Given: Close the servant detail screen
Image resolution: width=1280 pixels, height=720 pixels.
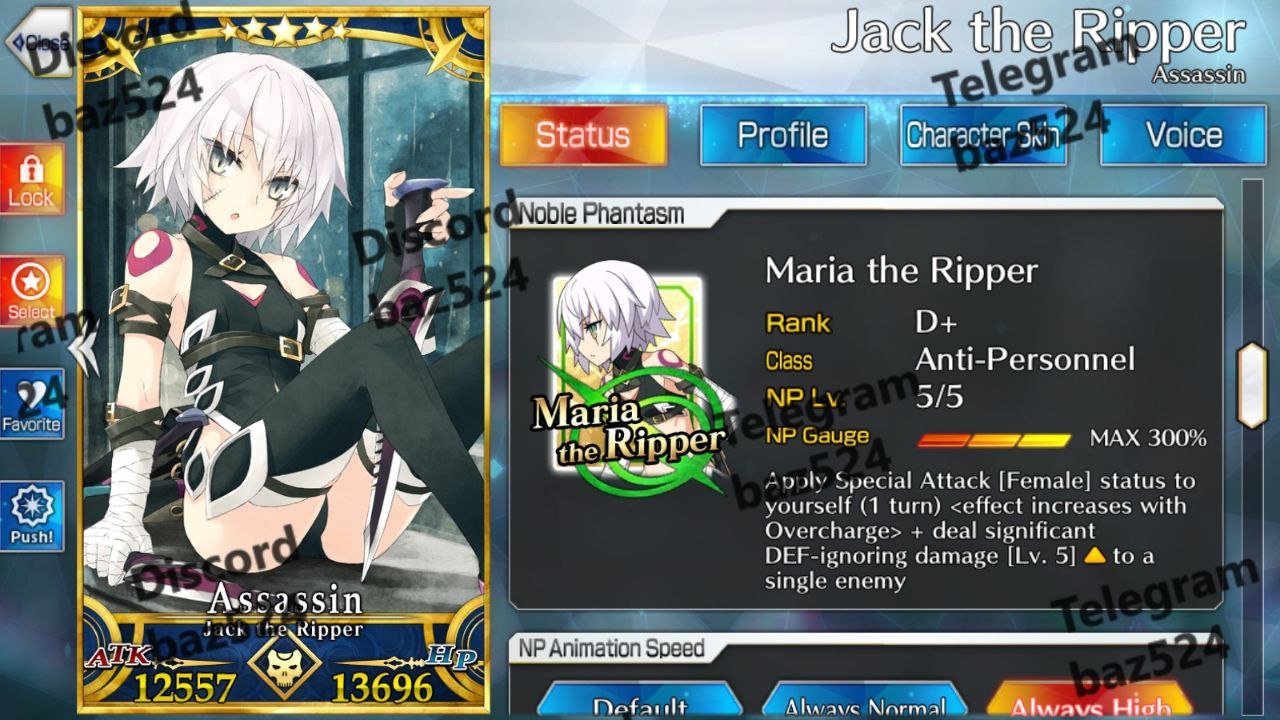Looking at the screenshot, I should pos(38,42).
